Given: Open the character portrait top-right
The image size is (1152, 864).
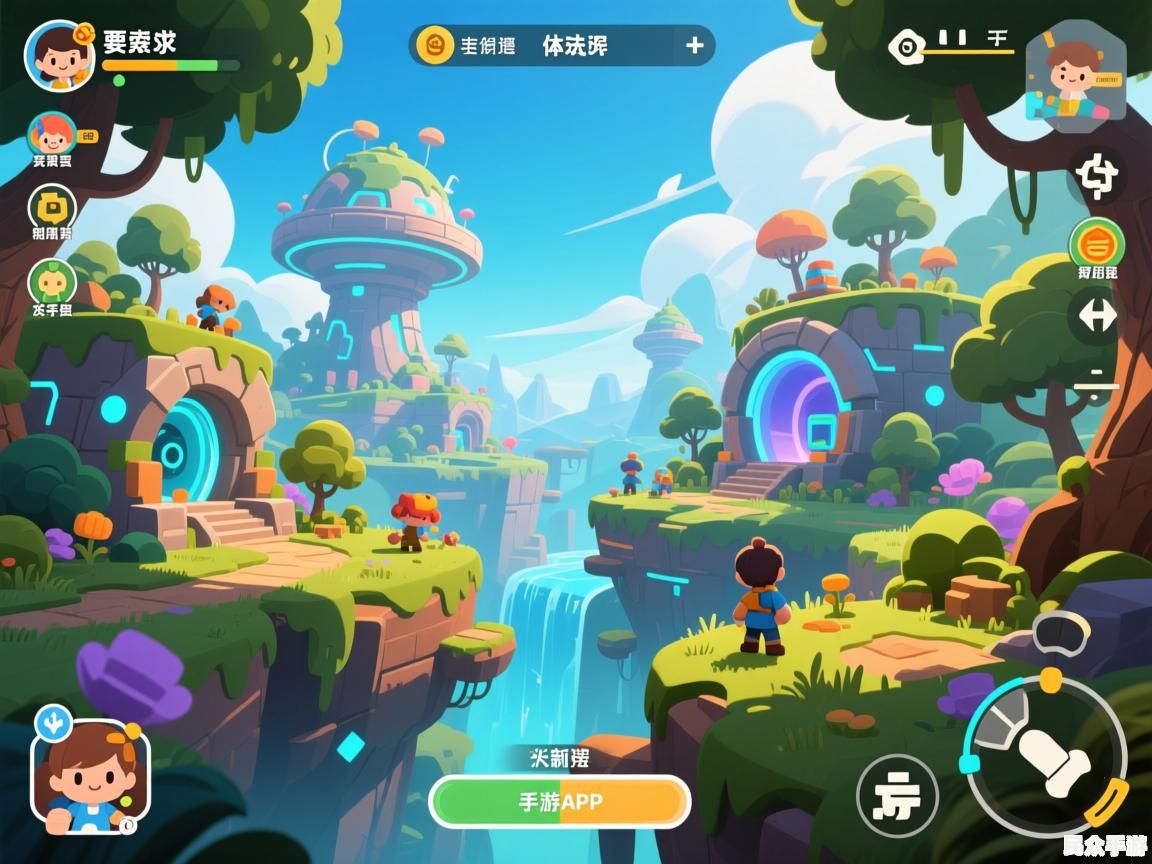Looking at the screenshot, I should pyautogui.click(x=1074, y=76).
